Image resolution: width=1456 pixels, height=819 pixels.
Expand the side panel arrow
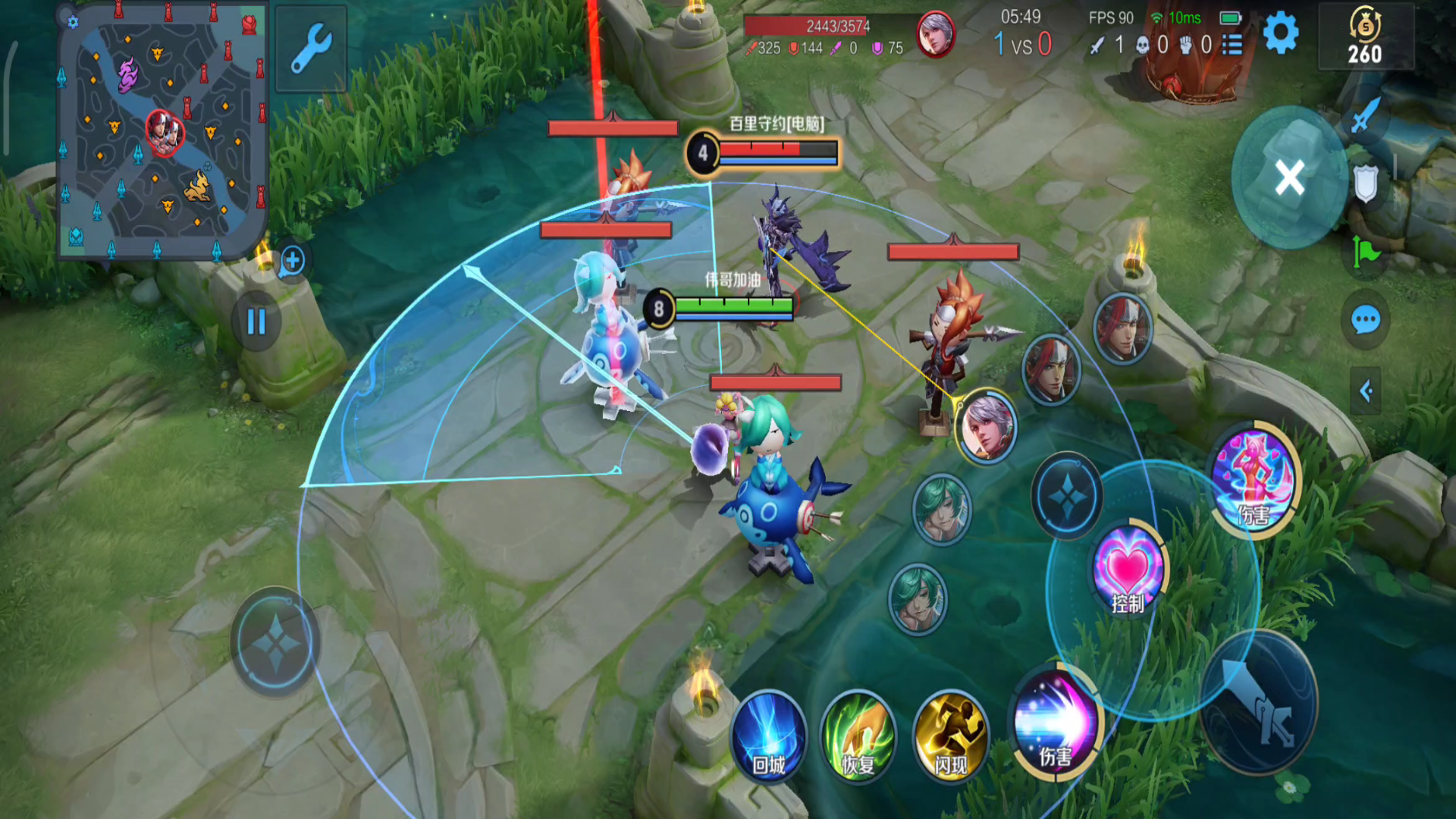pos(1365,391)
